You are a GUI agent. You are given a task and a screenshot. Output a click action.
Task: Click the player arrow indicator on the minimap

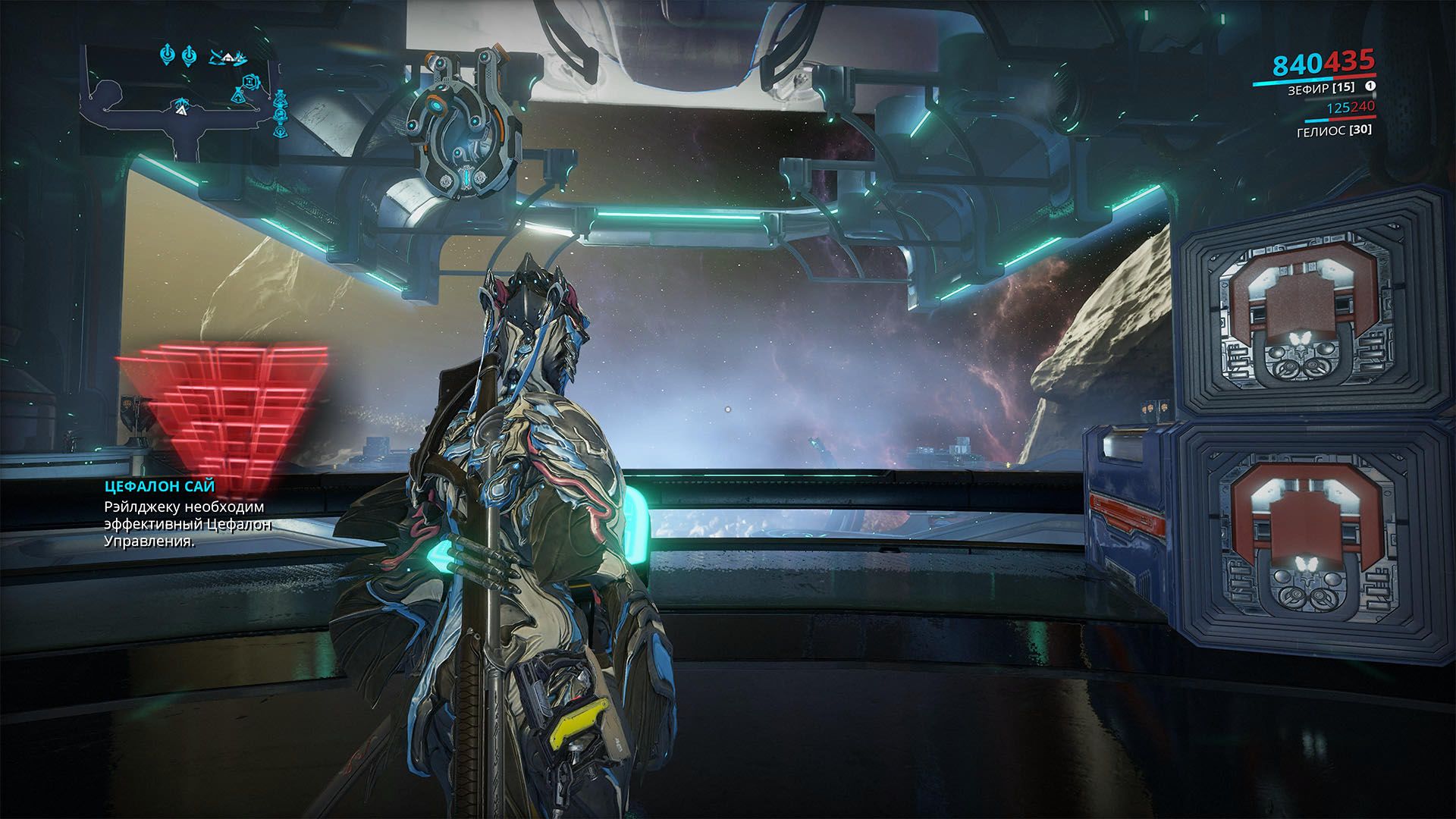coord(182,111)
